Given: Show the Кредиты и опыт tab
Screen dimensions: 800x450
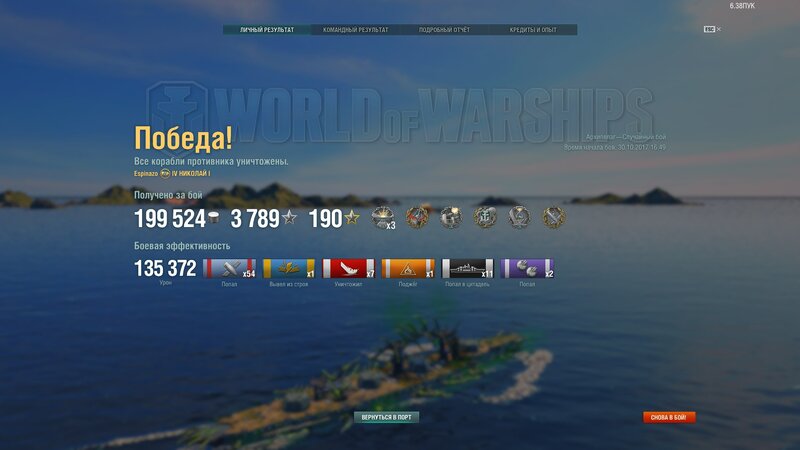Looking at the screenshot, I should click(533, 30).
